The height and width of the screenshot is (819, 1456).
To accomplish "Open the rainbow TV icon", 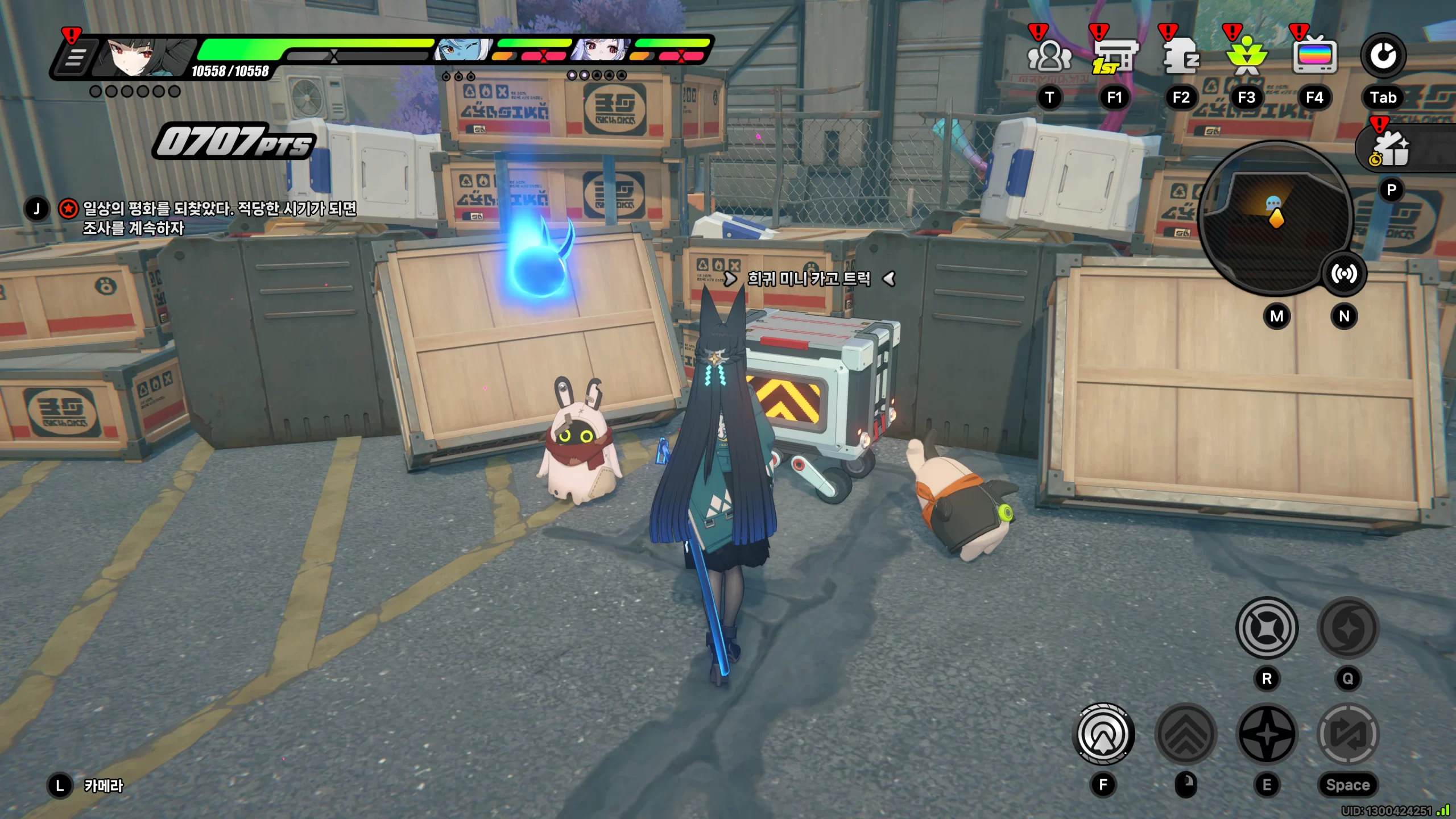I will 1314,56.
